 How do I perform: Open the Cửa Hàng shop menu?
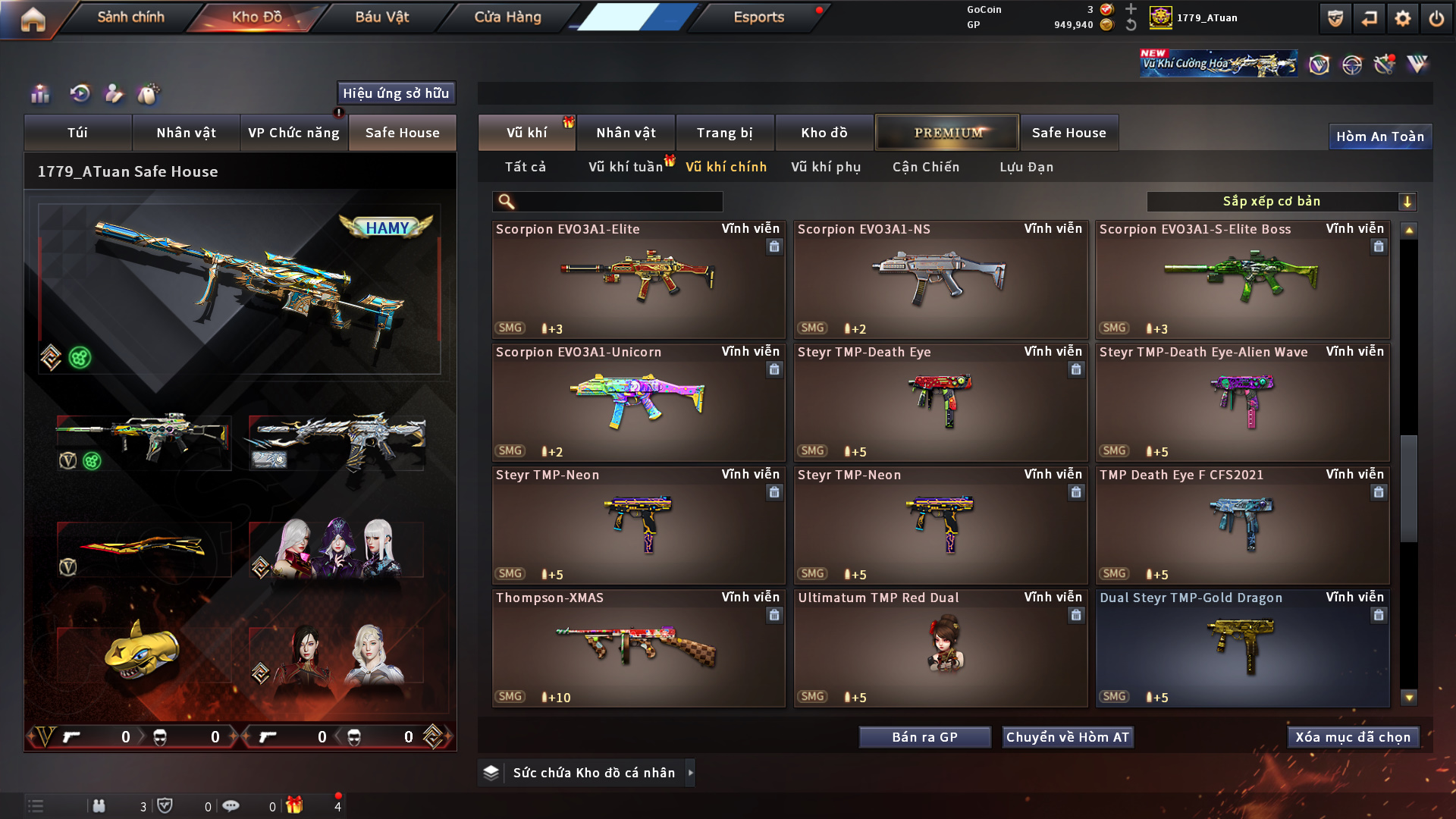507,17
